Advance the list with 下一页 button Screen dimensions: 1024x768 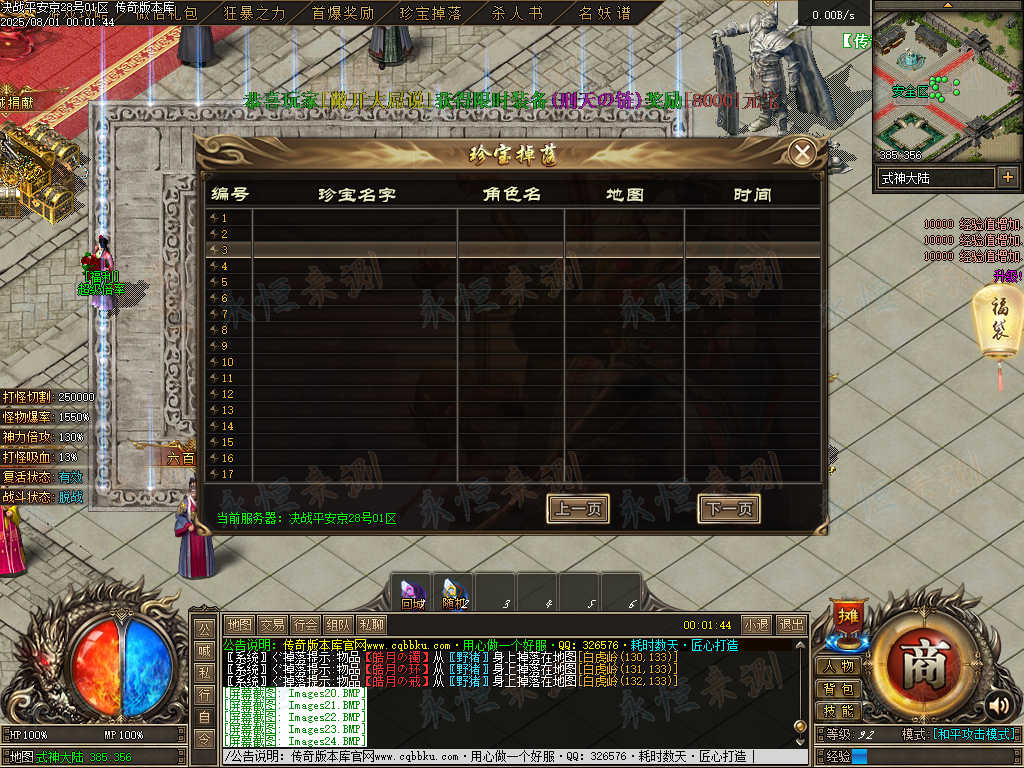(x=728, y=509)
